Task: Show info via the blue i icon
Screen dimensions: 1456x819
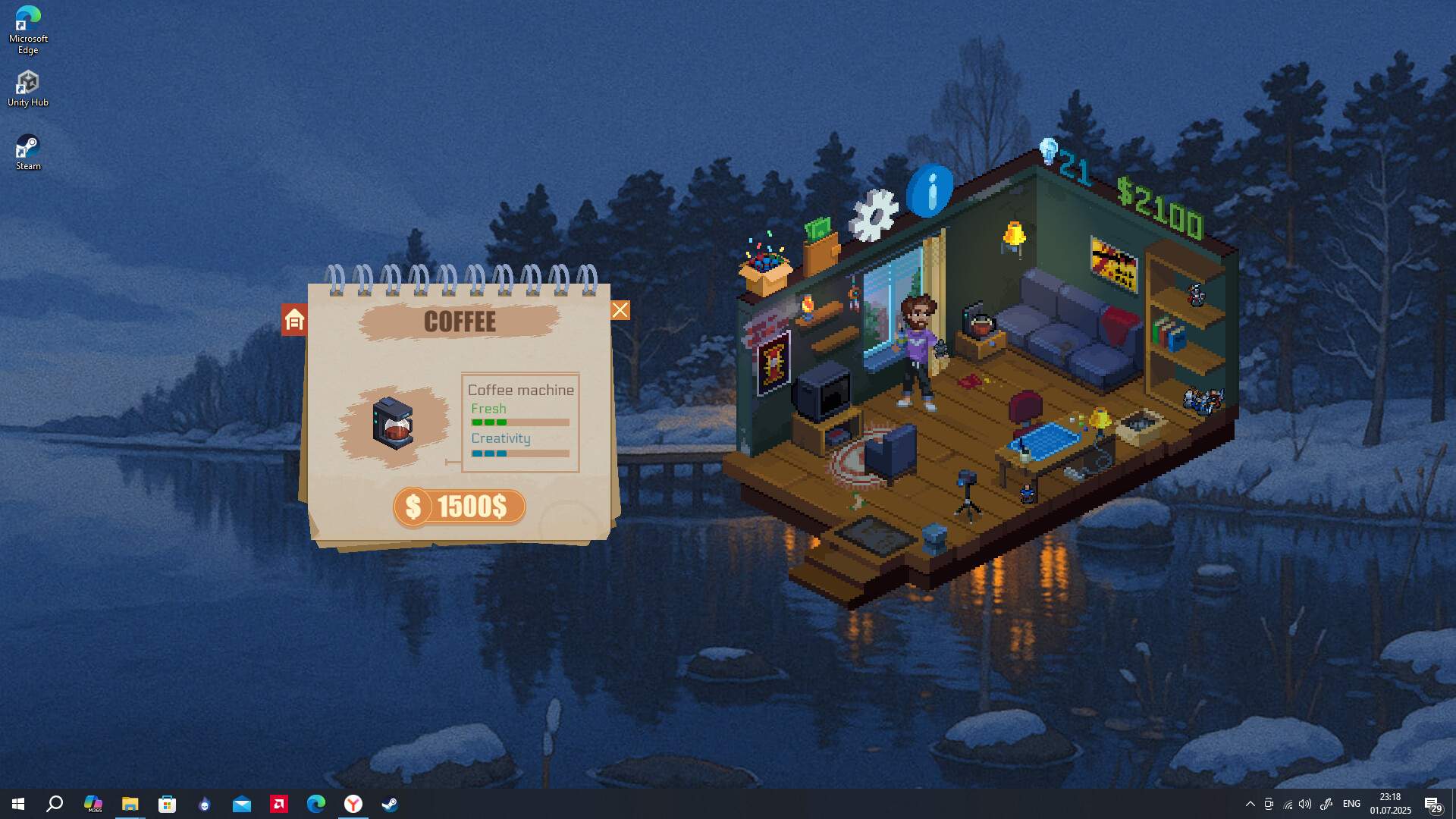Action: coord(930,190)
